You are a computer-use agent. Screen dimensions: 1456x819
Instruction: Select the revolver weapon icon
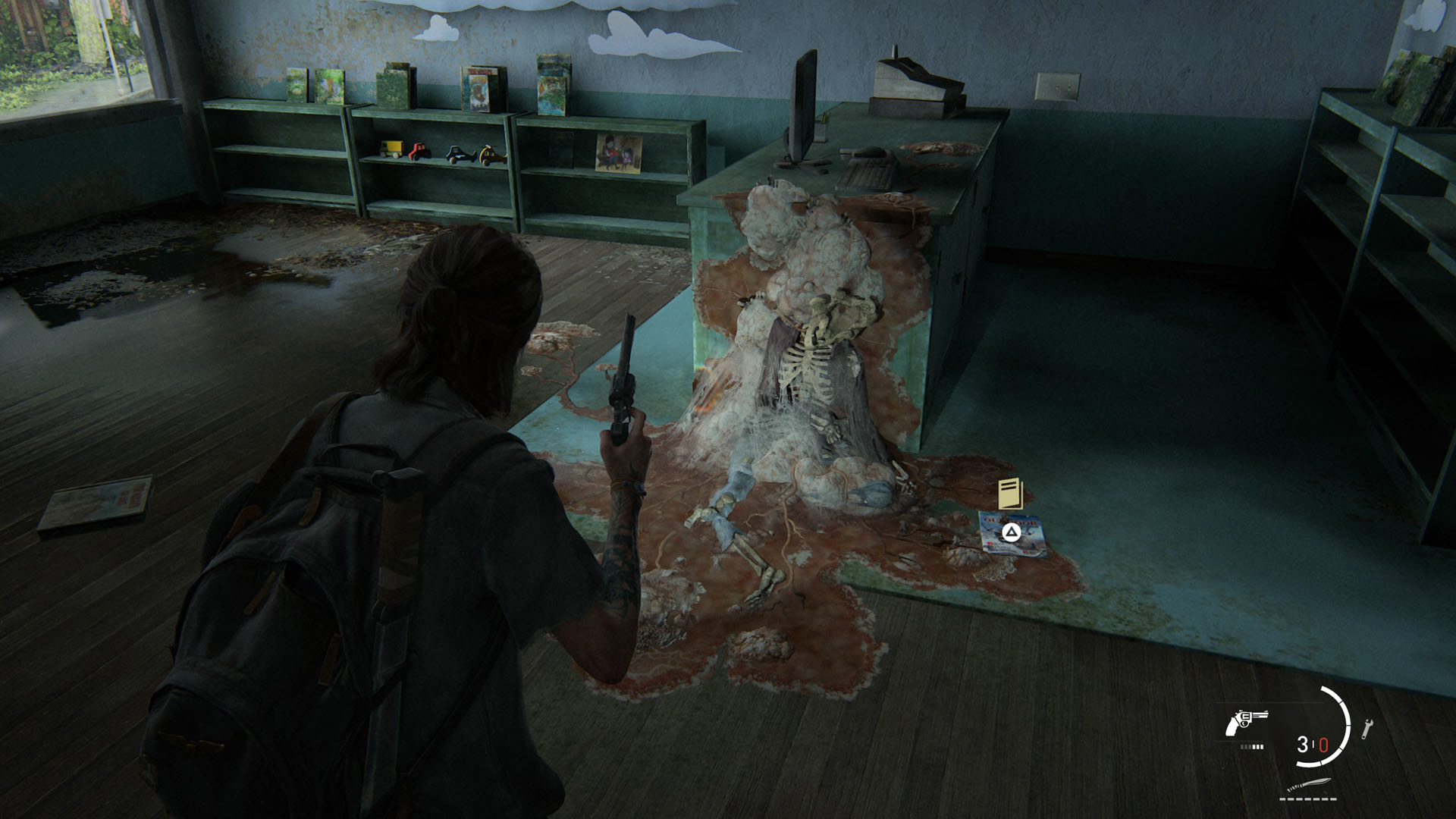point(1246,722)
